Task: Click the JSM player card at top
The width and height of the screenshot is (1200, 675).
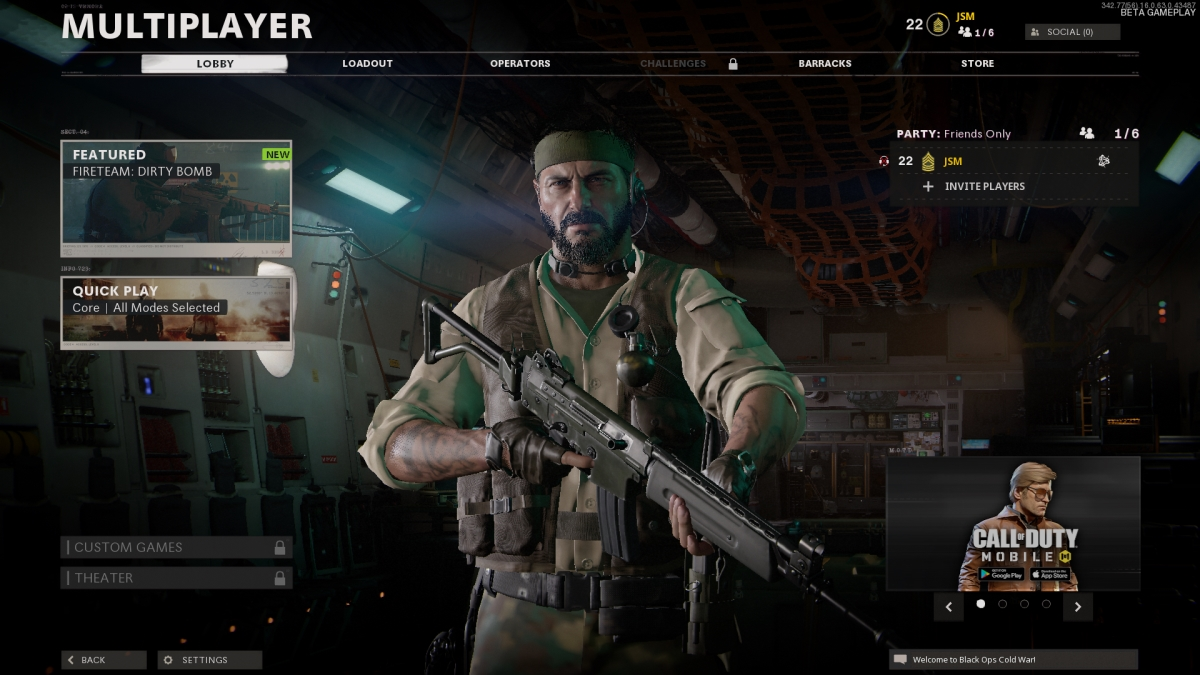Action: pos(960,24)
